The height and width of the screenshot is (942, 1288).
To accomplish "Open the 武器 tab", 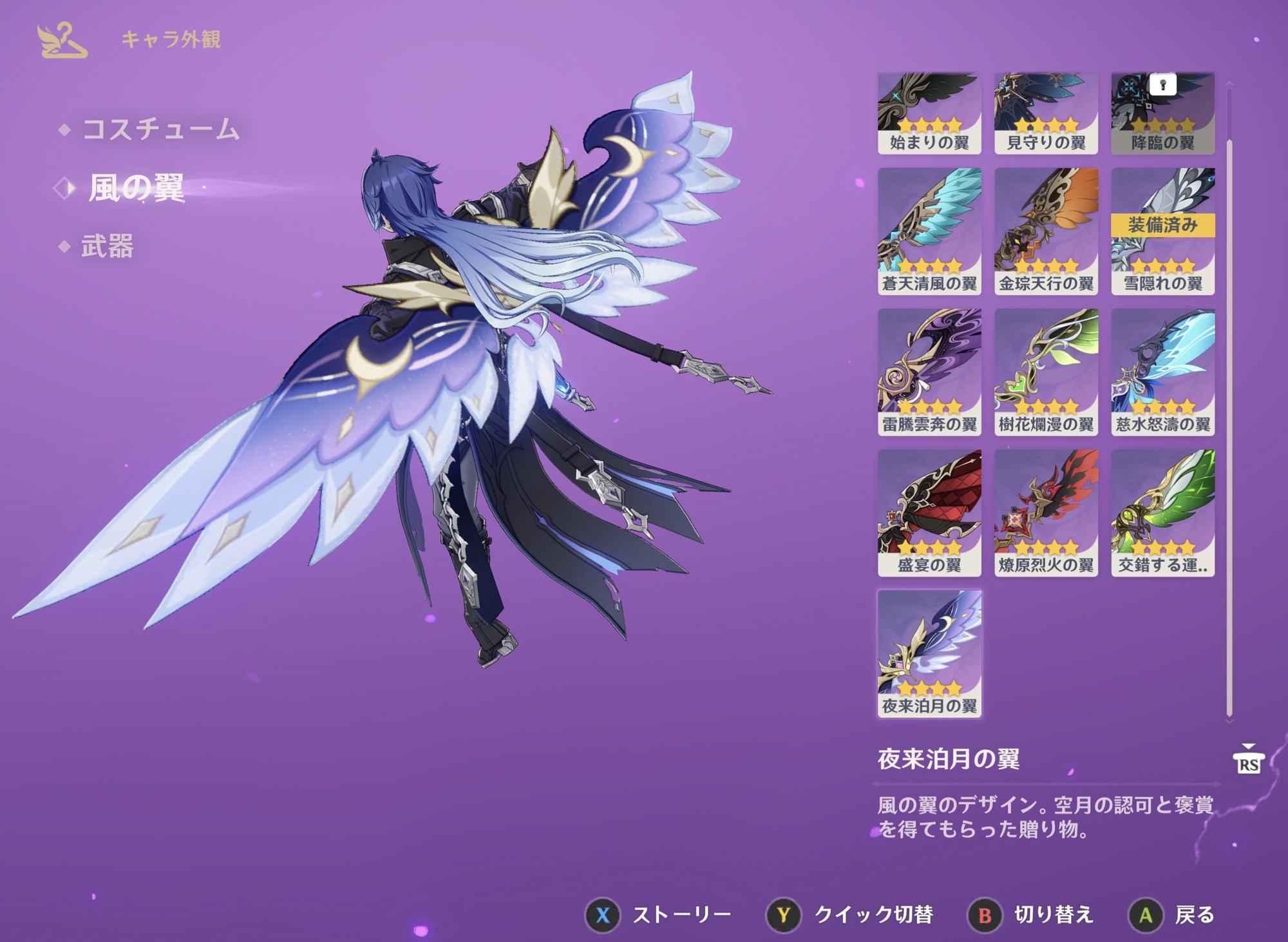I will coord(107,246).
